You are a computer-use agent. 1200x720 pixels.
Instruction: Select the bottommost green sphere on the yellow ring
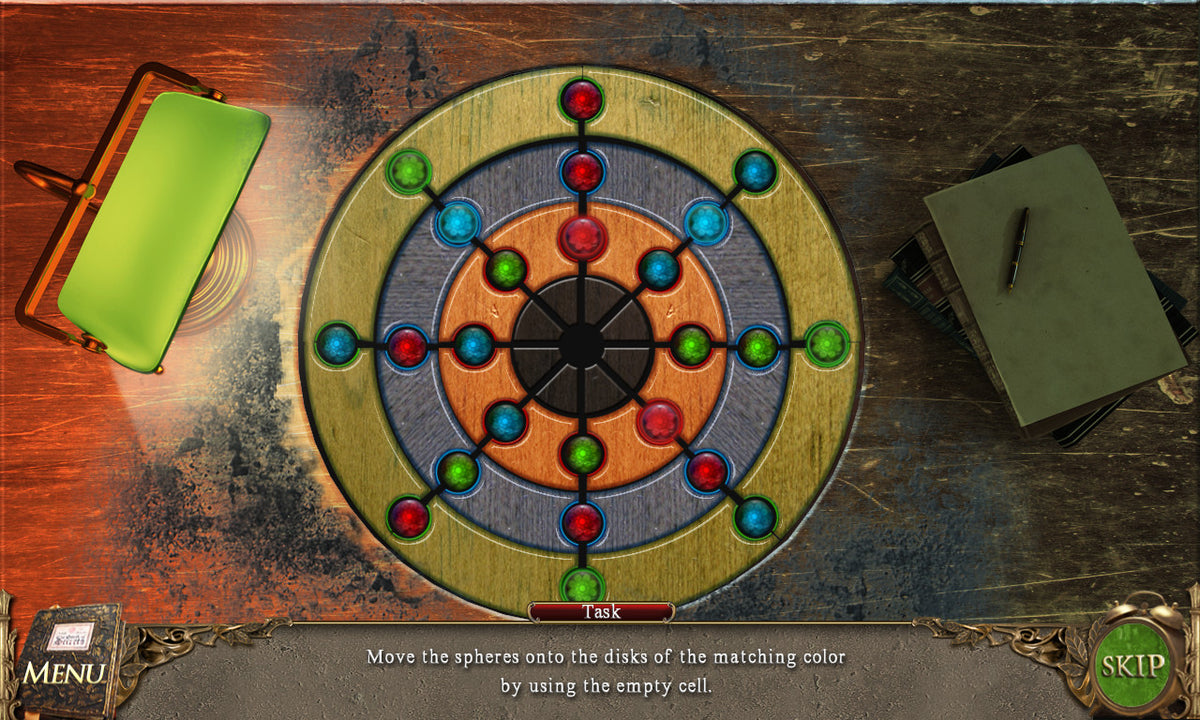click(581, 586)
